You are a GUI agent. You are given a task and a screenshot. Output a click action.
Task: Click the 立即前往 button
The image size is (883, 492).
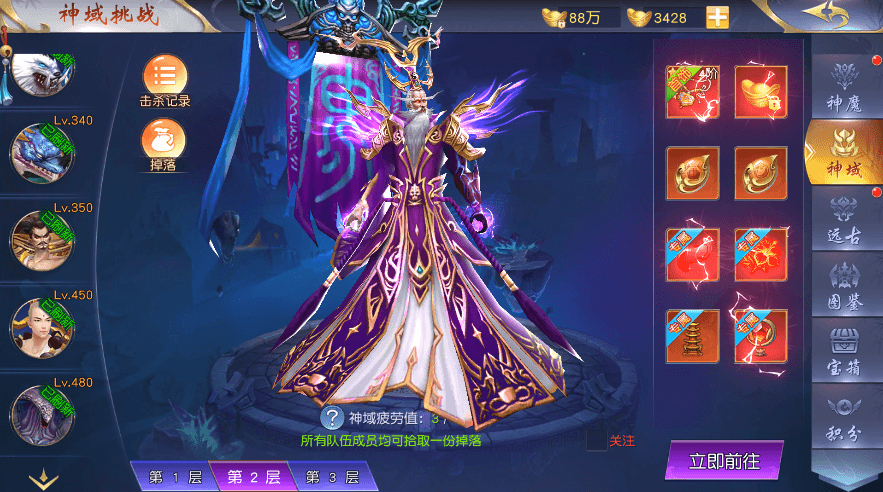(x=725, y=461)
